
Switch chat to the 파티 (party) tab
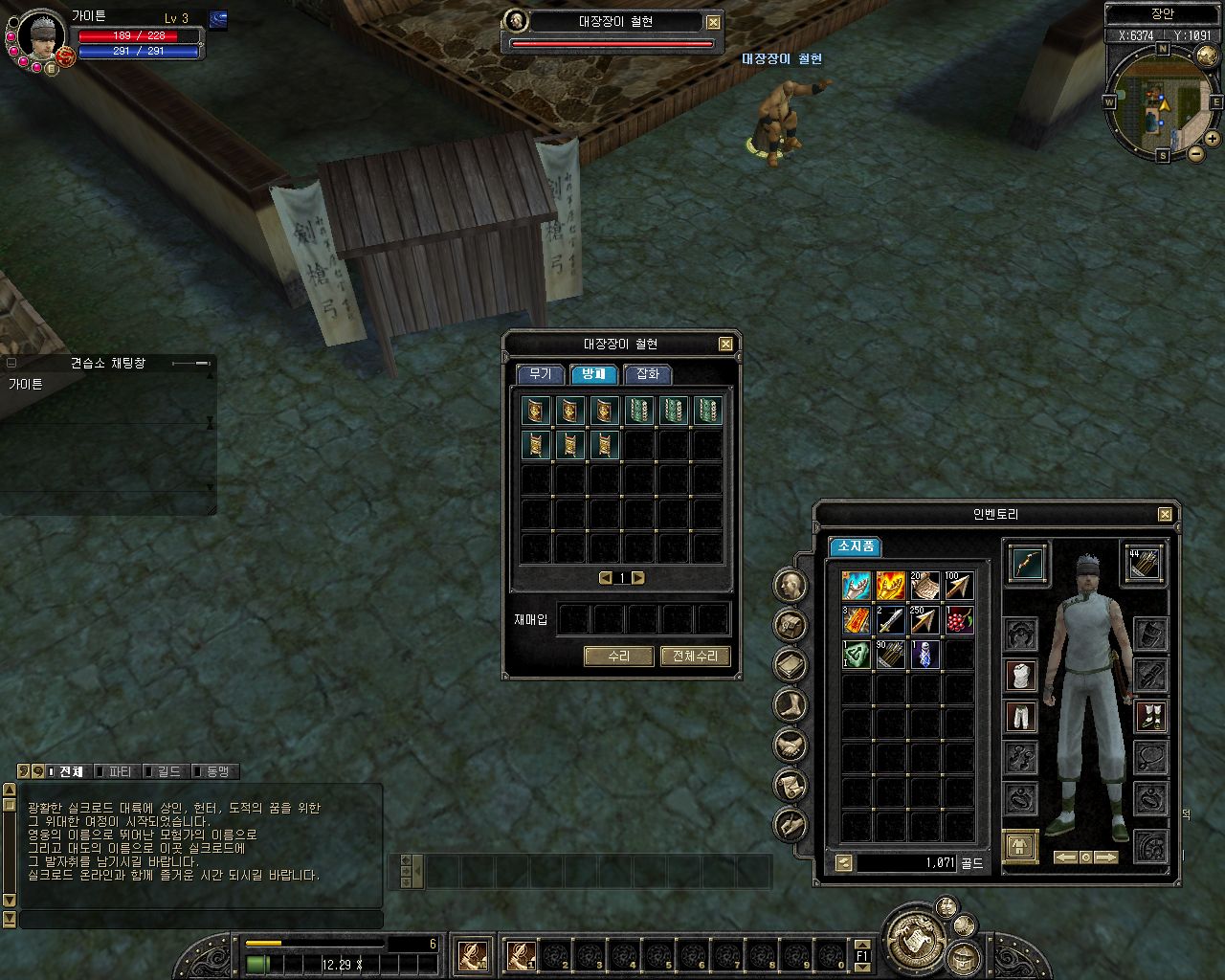tap(120, 771)
